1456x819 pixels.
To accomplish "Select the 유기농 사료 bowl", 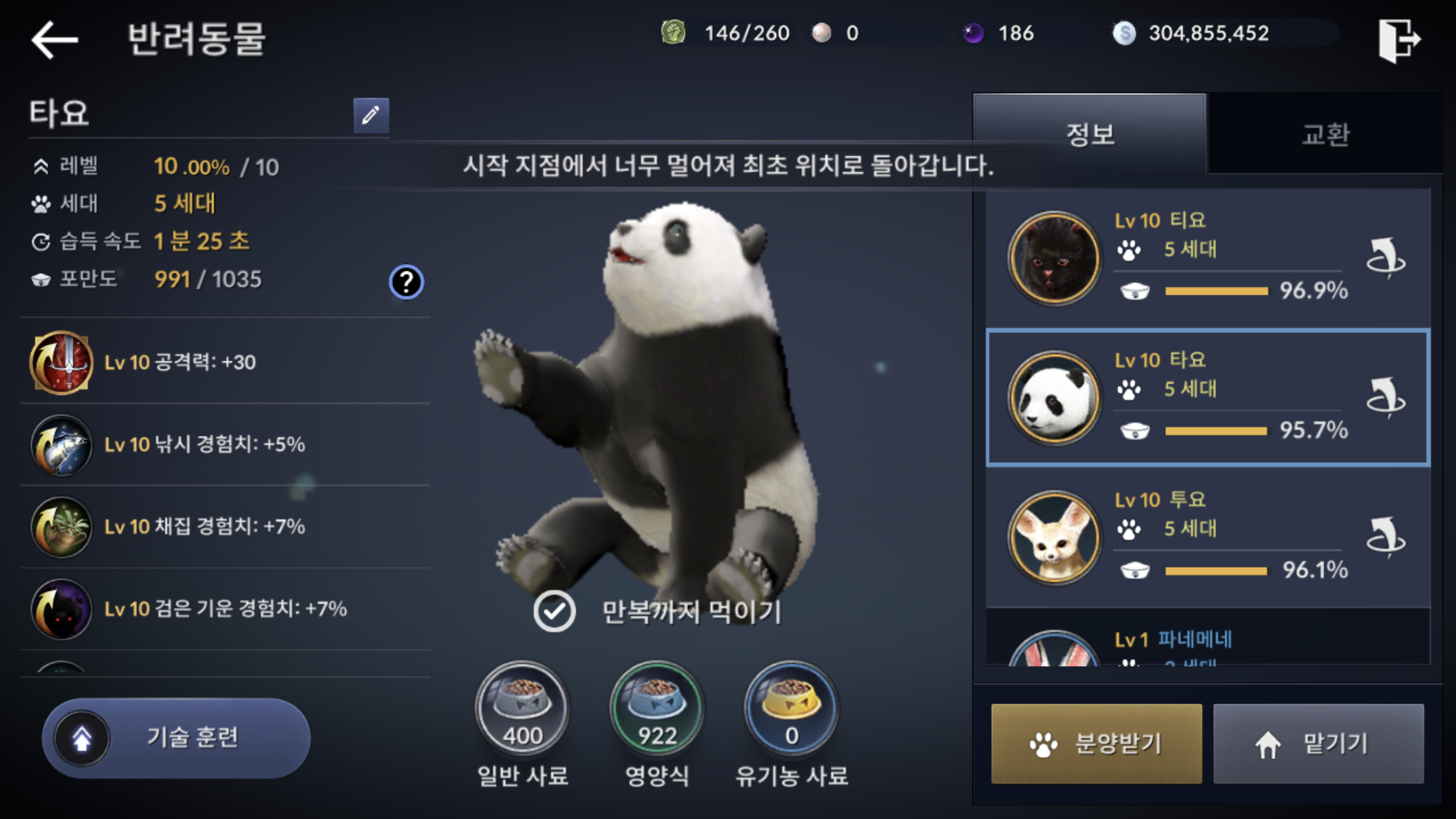I will tap(791, 709).
